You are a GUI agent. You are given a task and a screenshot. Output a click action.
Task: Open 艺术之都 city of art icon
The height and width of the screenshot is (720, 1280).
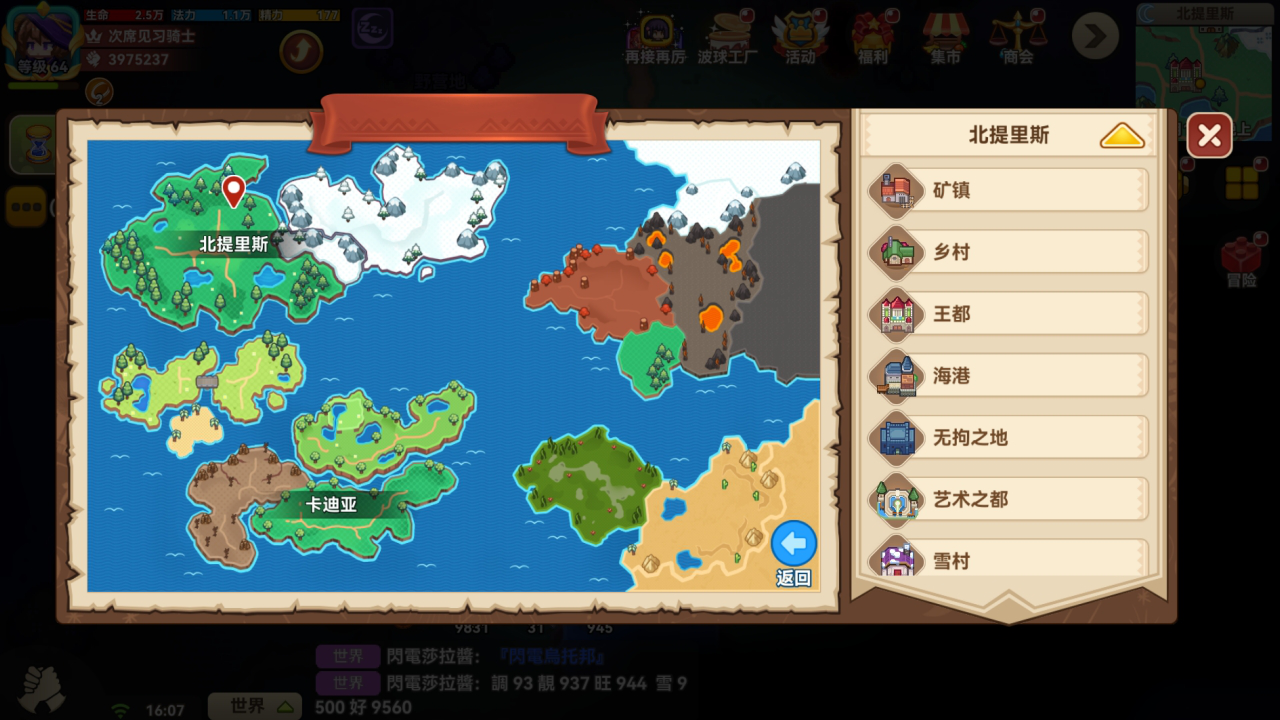pos(898,499)
